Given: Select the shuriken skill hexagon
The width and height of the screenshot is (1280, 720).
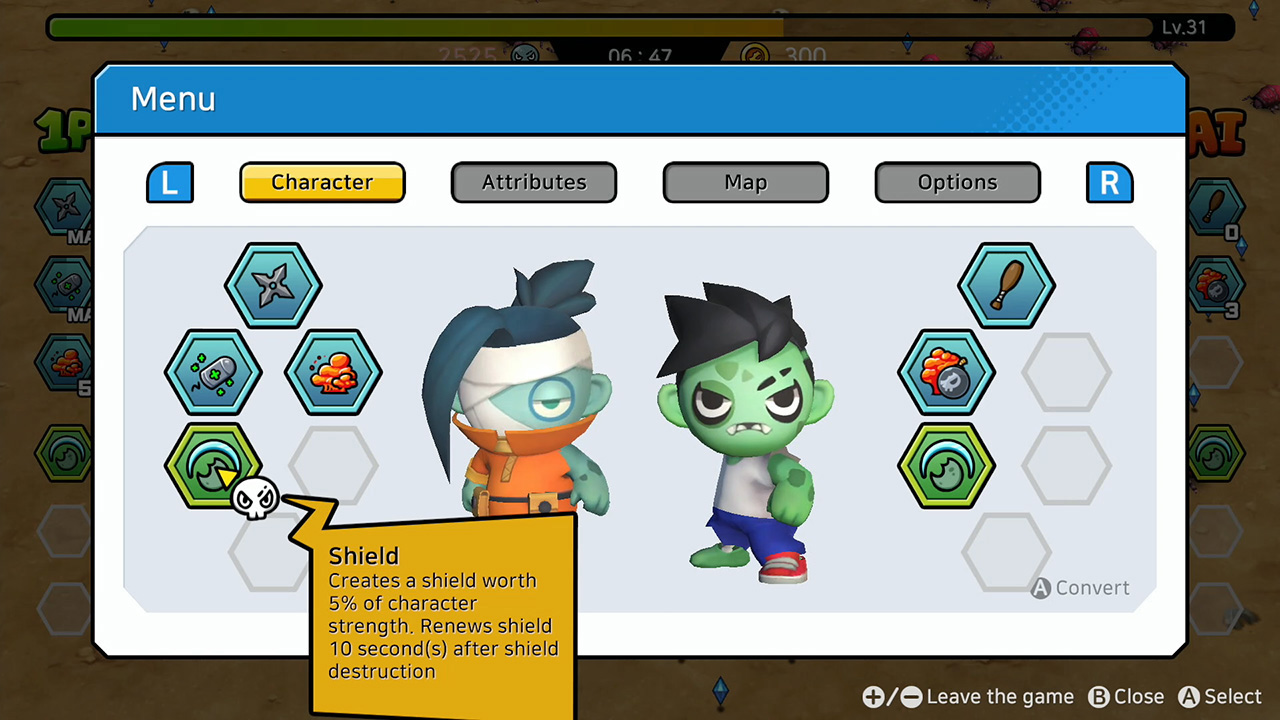Looking at the screenshot, I should [274, 284].
